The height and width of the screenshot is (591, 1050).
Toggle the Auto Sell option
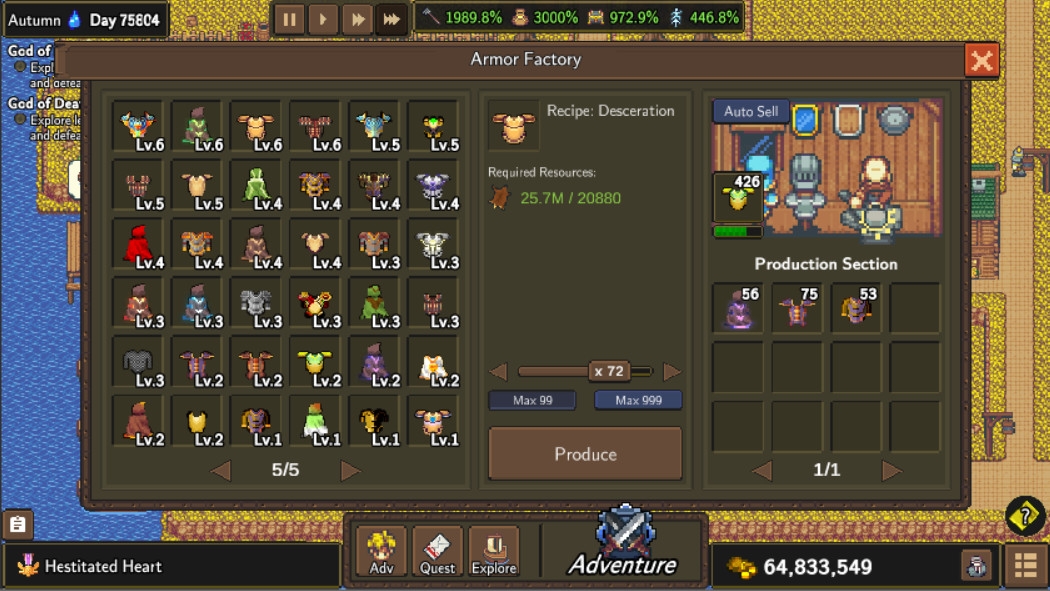click(751, 112)
